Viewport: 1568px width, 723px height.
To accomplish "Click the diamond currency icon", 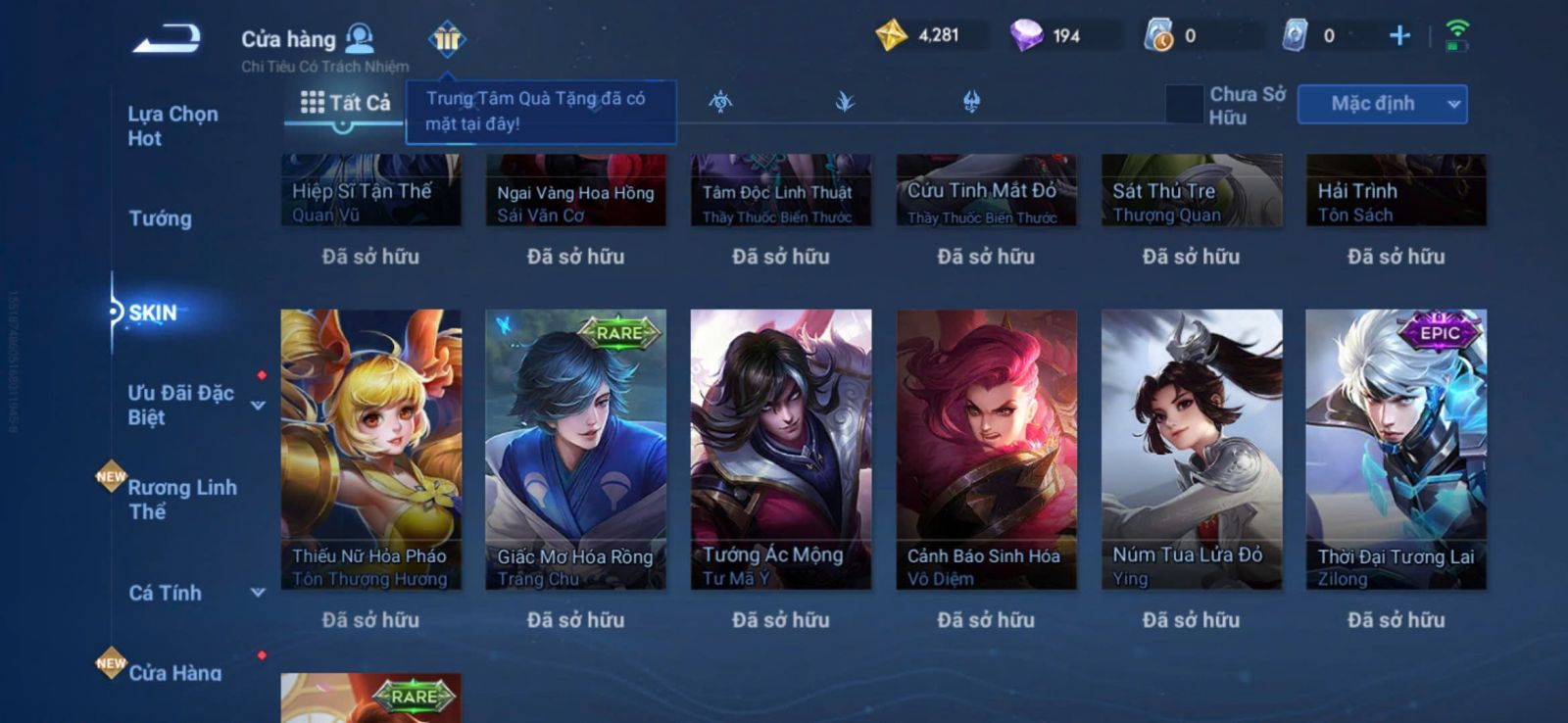I will (x=1026, y=36).
